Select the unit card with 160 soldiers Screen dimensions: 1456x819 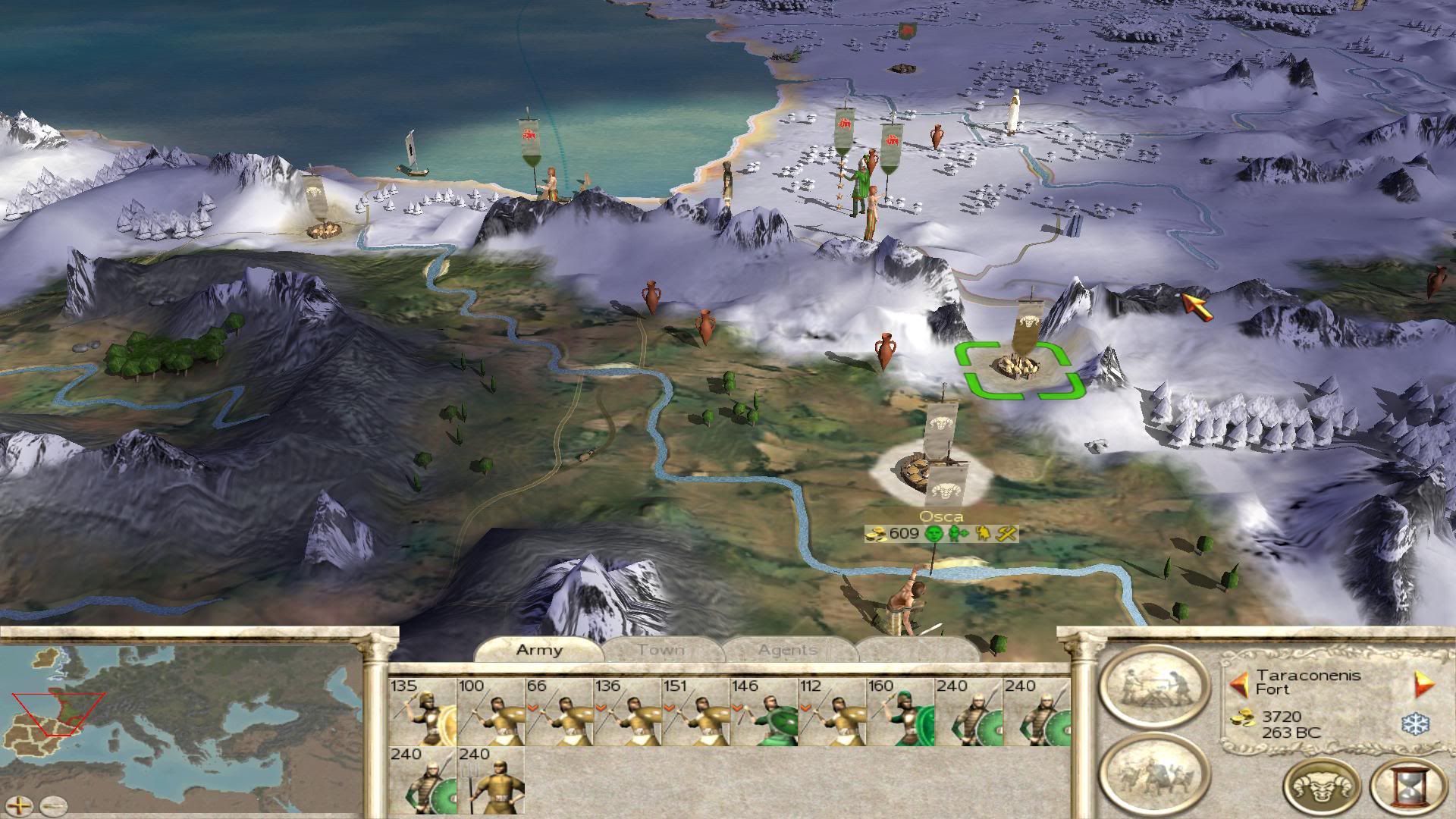(900, 712)
